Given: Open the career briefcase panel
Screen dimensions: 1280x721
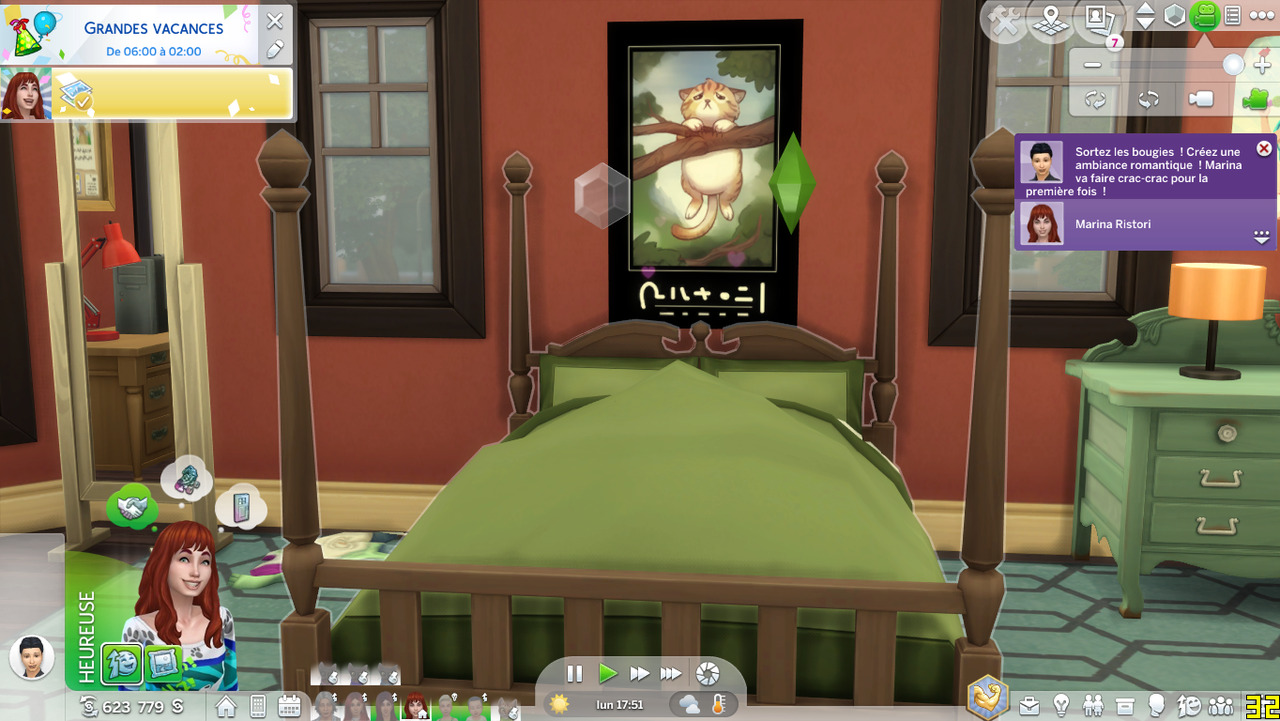Looking at the screenshot, I should coord(1029,706).
